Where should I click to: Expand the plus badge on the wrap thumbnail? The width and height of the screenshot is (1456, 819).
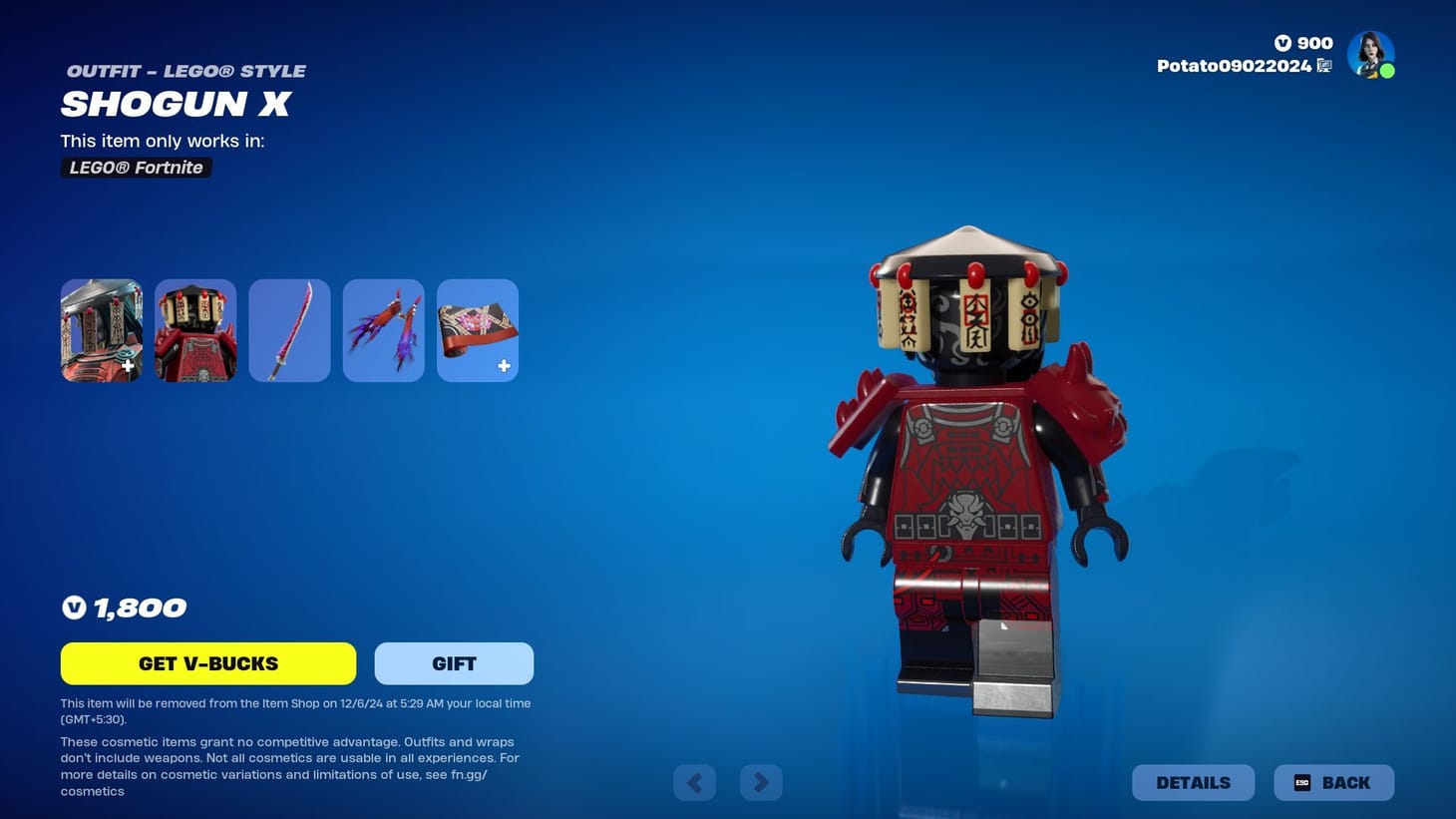504,366
